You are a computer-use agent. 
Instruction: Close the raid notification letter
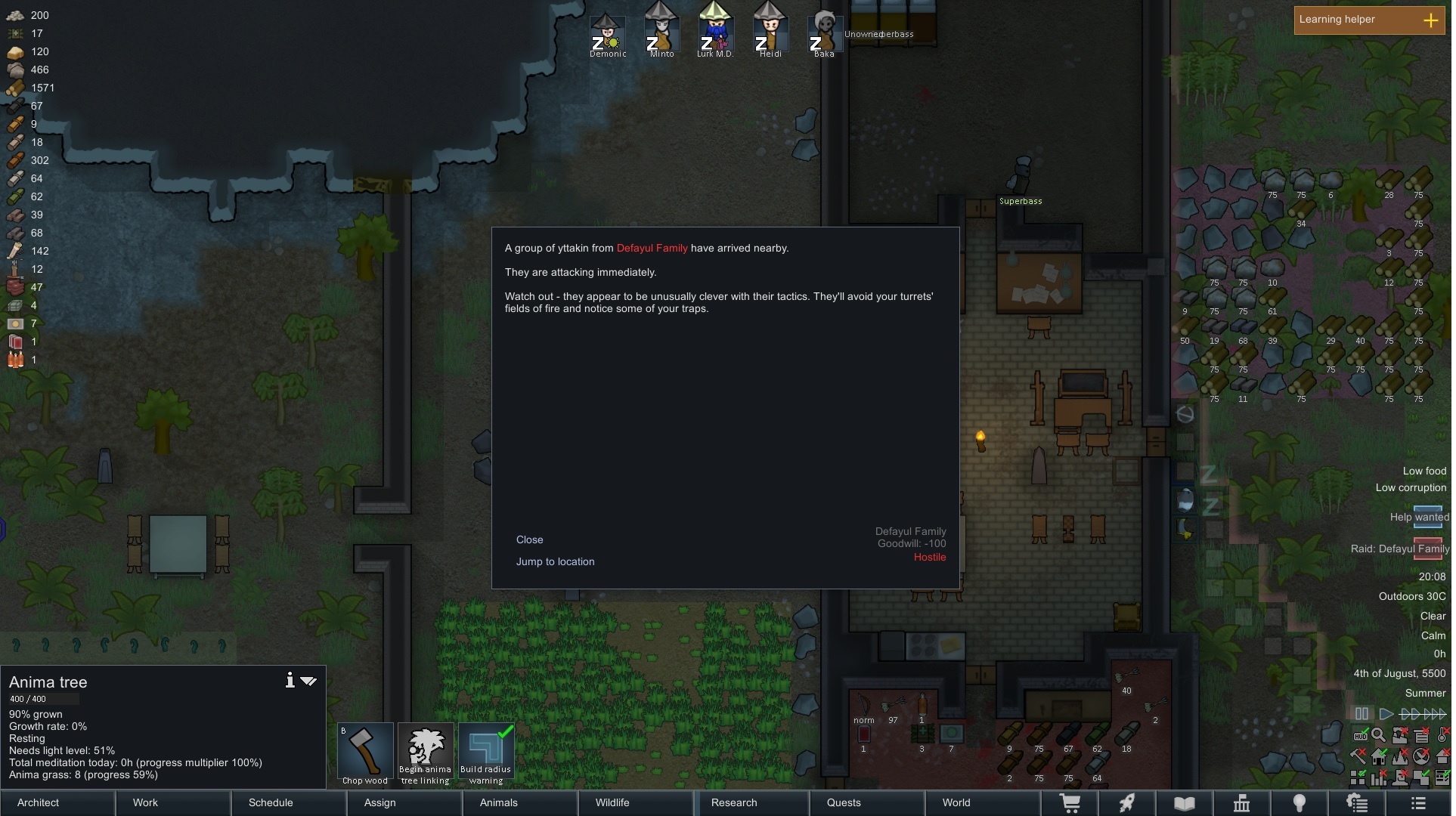[x=529, y=539]
